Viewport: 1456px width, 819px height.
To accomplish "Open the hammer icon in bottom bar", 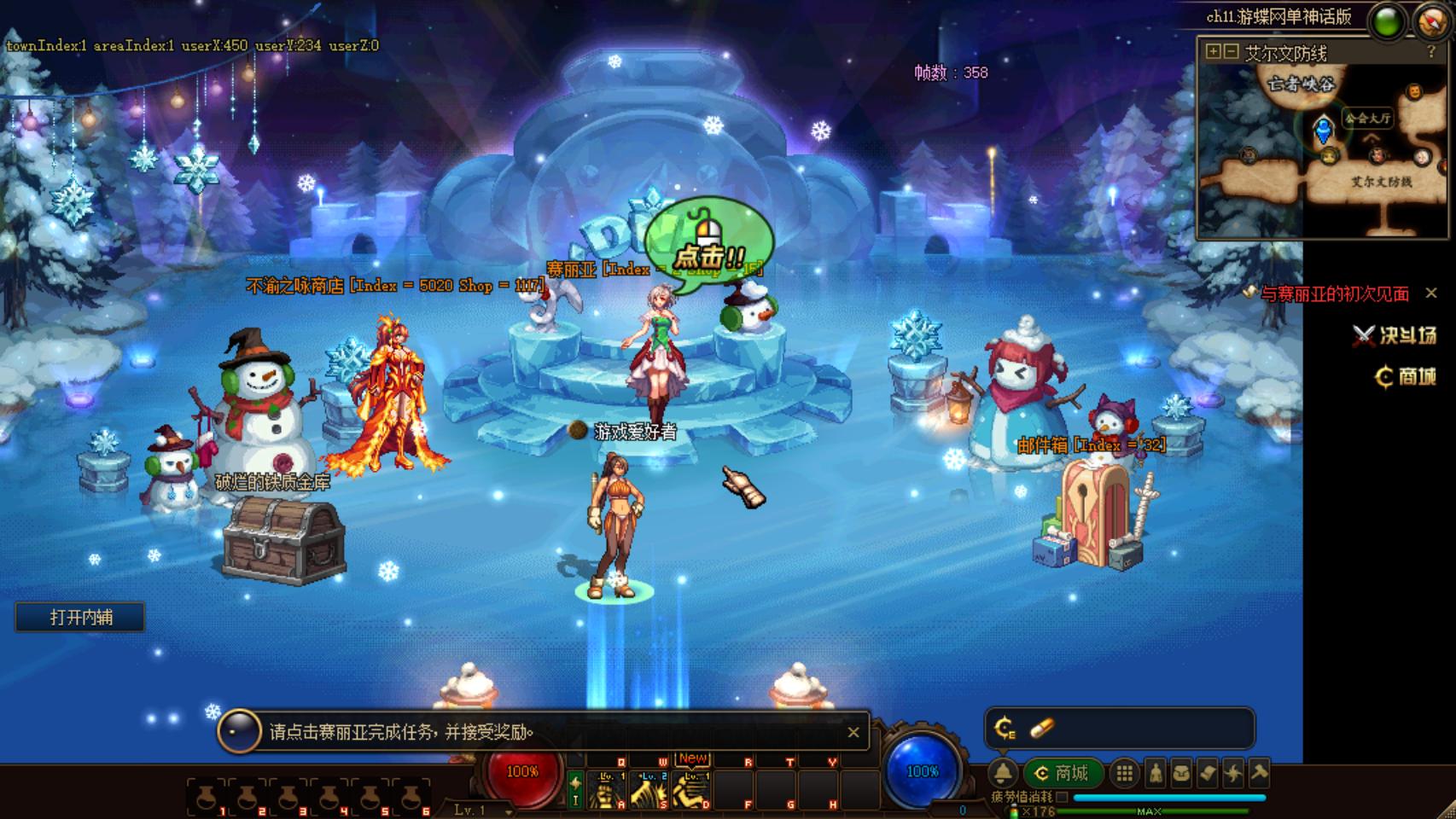I will 1259,773.
